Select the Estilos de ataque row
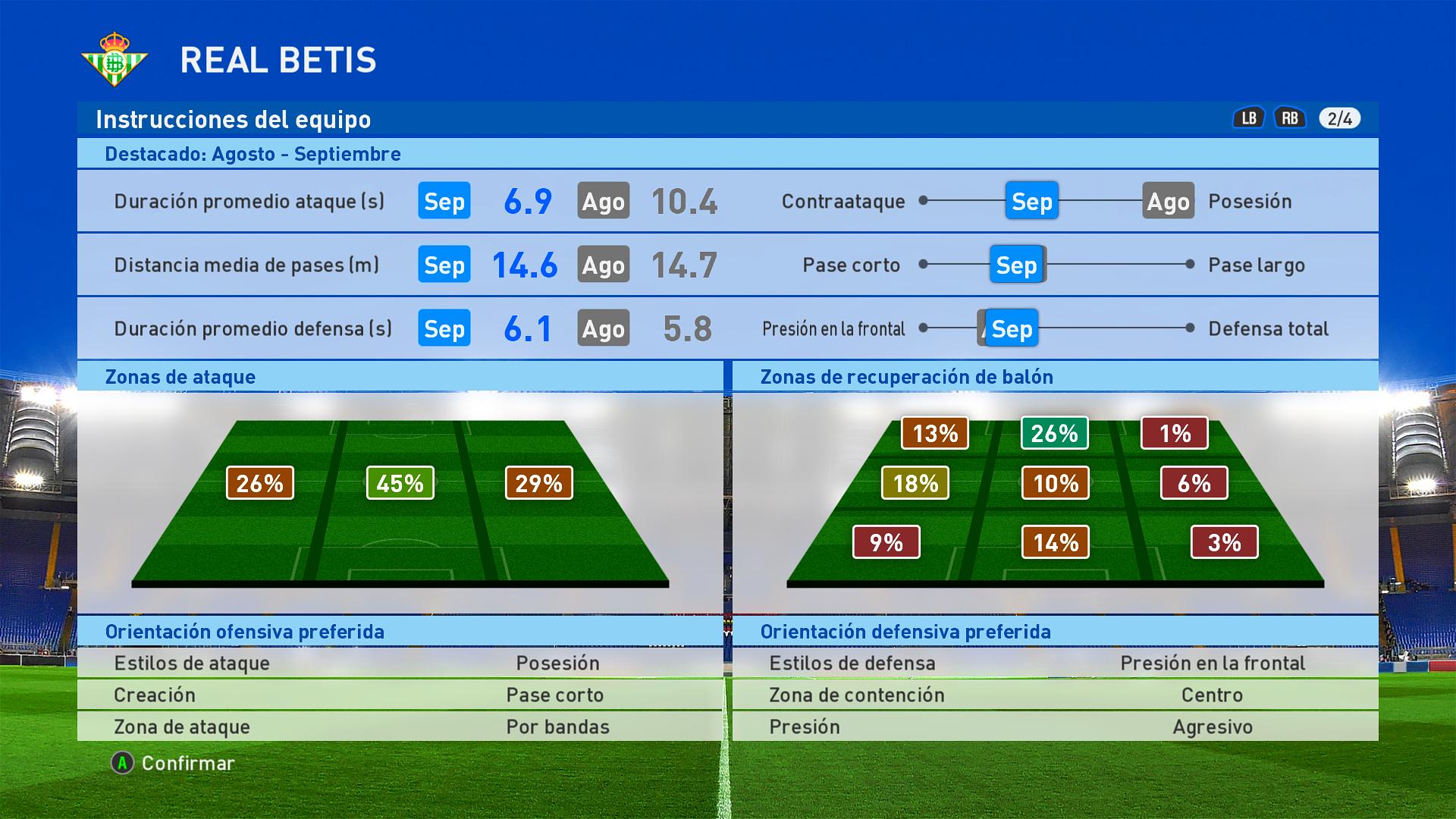 point(400,663)
